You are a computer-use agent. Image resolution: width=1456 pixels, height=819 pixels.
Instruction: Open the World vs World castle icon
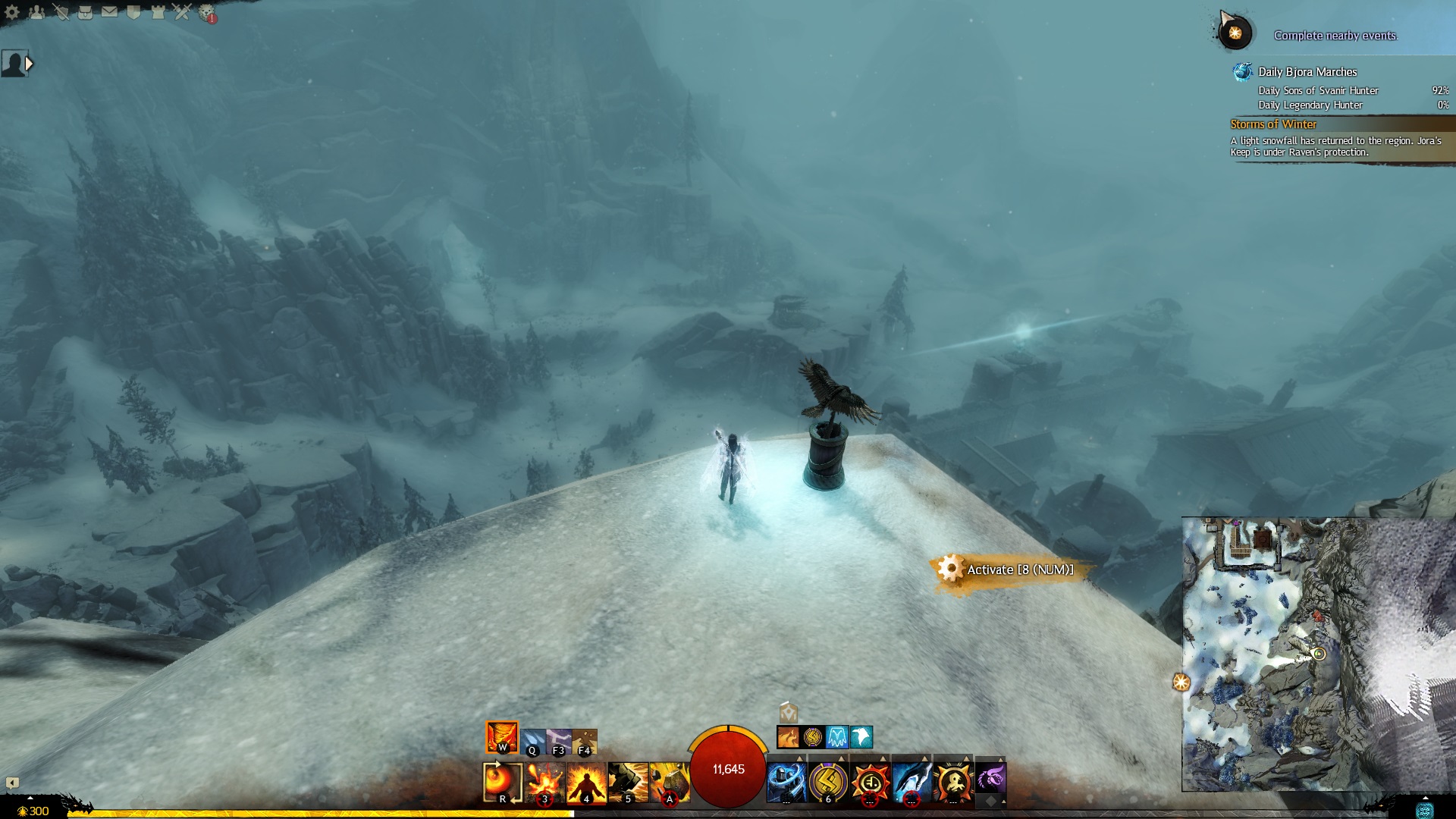pyautogui.click(x=158, y=12)
